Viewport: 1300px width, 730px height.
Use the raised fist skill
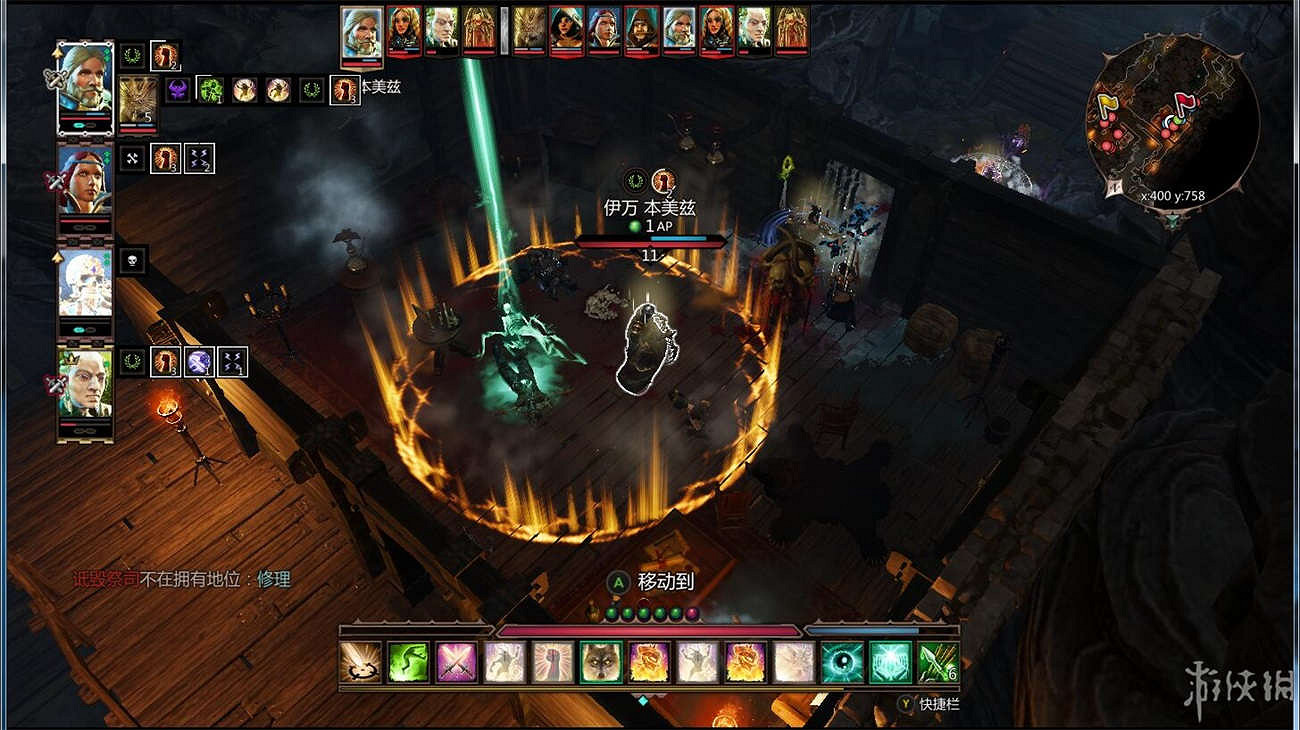553,662
